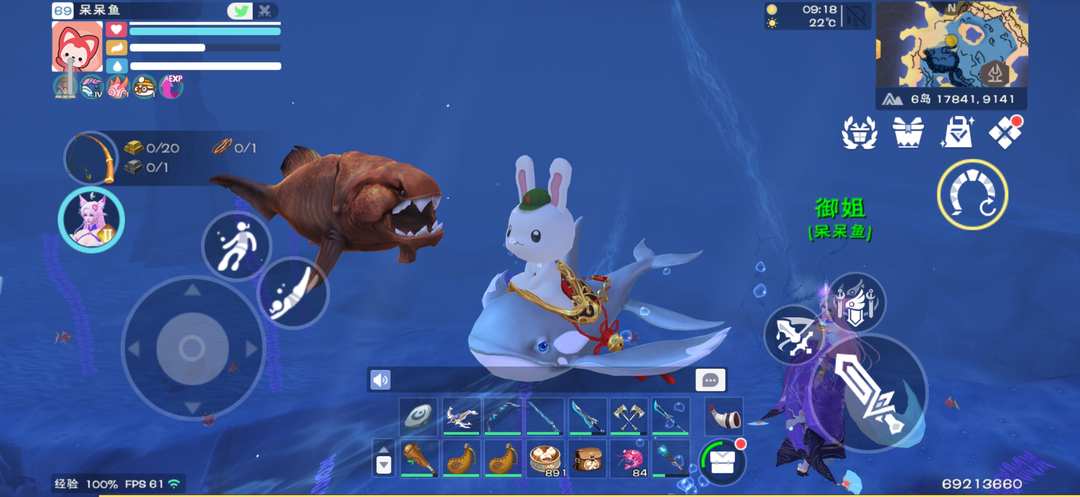
Task: Tap the dive-down swimmer button
Action: [x=293, y=292]
